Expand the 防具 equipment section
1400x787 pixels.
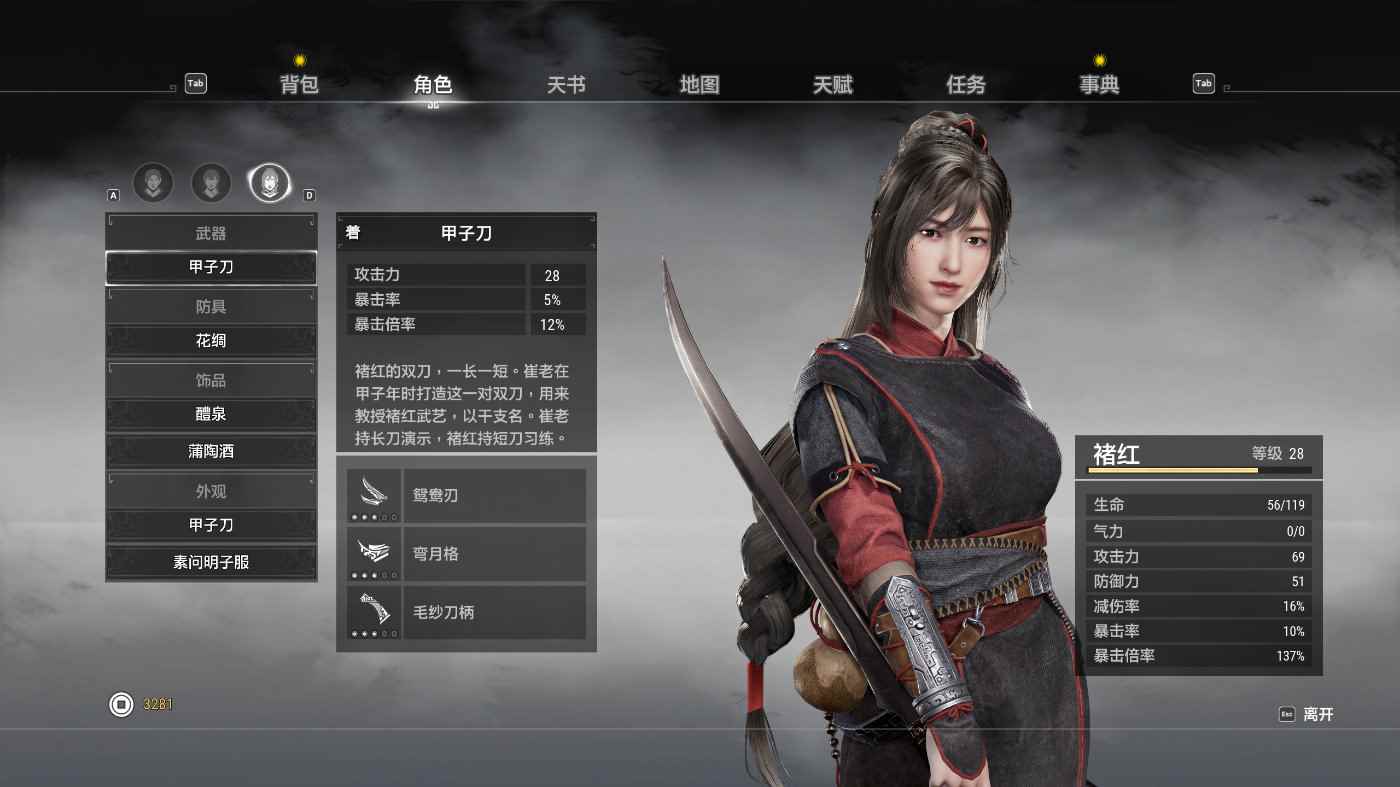pyautogui.click(x=211, y=305)
